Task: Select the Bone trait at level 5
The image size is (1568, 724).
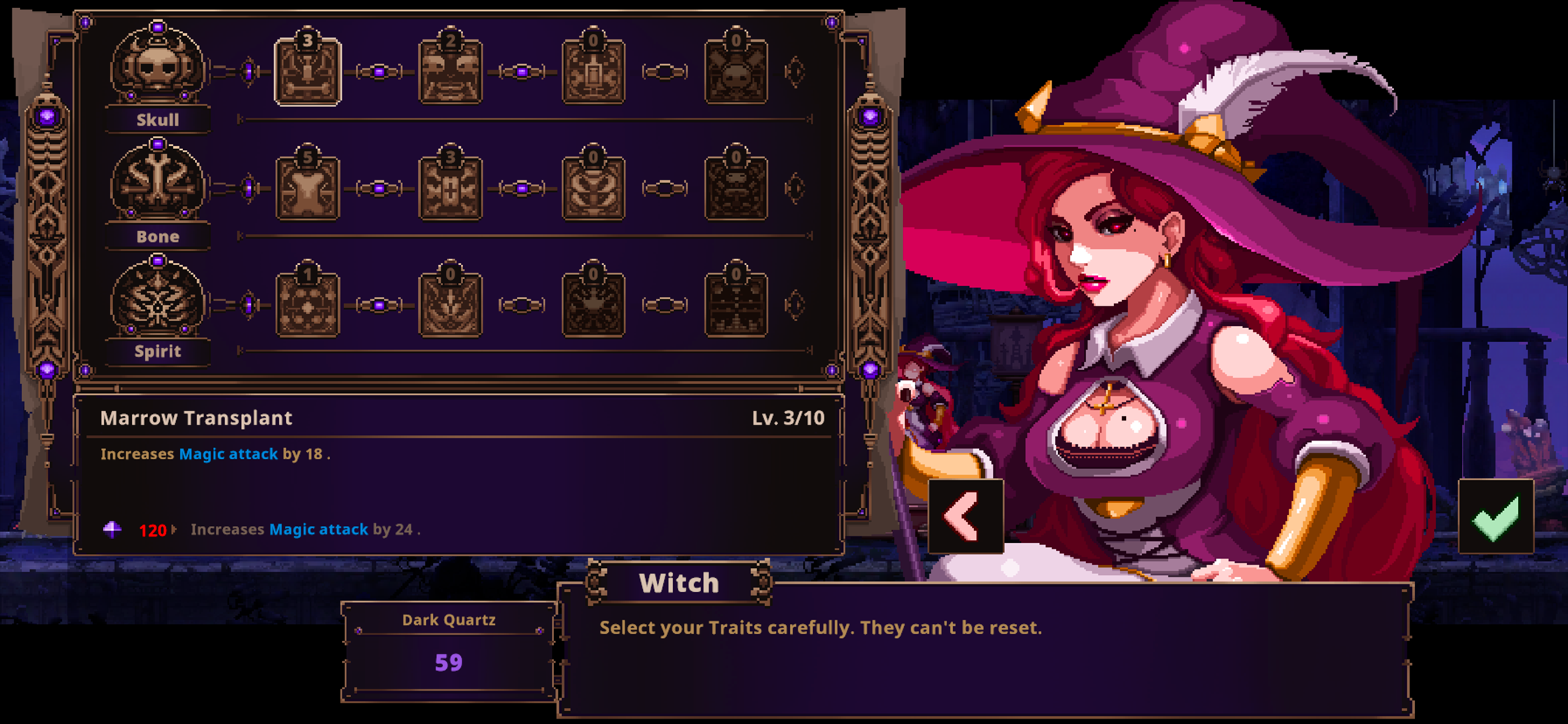Action: coord(307,189)
